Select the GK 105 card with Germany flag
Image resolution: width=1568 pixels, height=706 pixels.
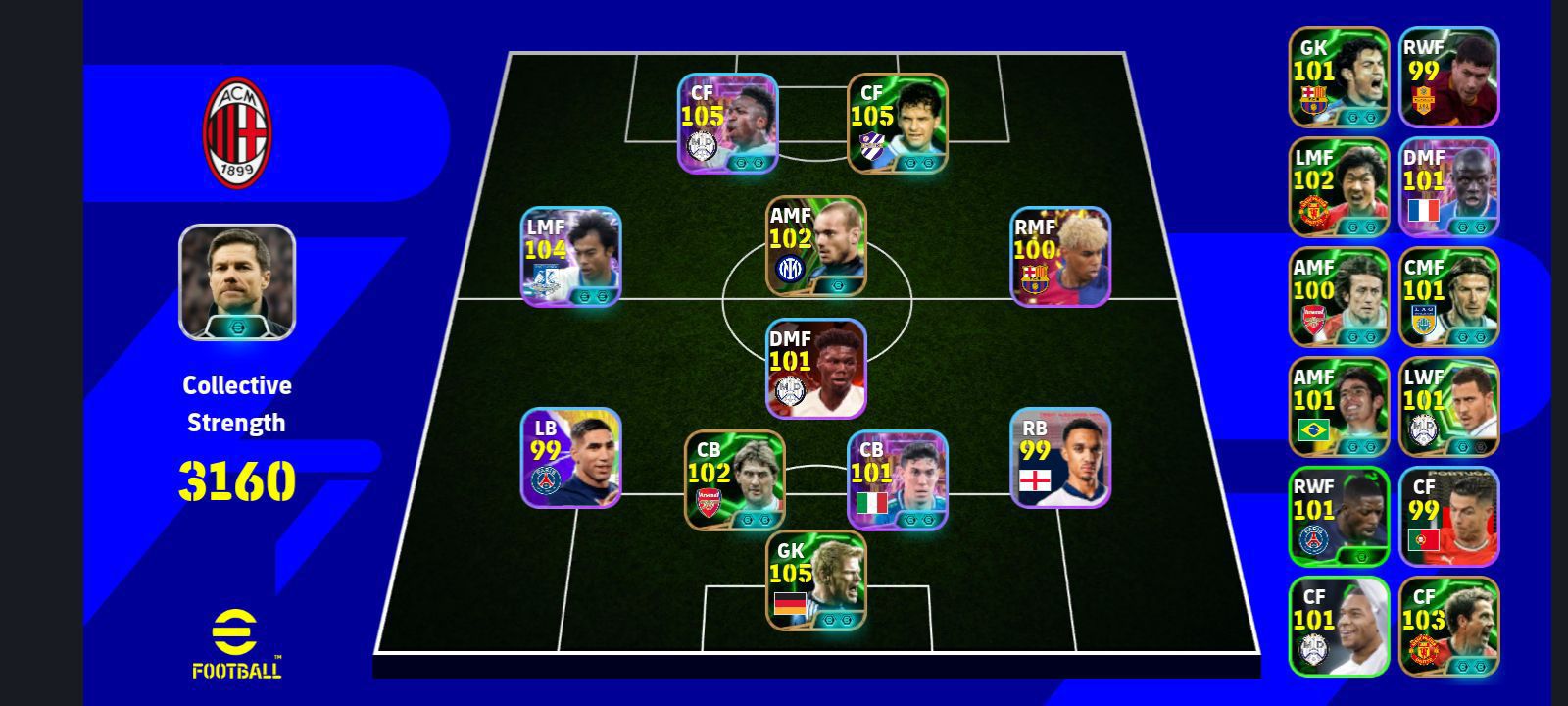pyautogui.click(x=816, y=580)
